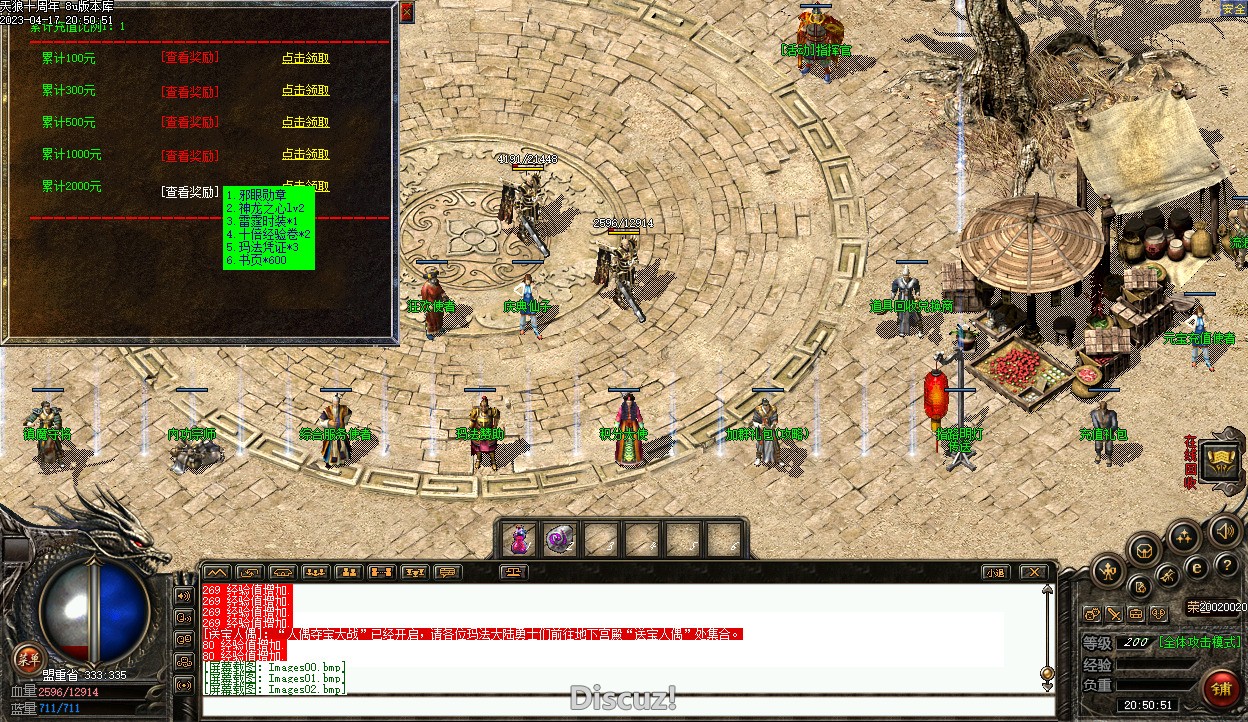This screenshot has height=722, width=1248.
Task: Open the round 菜单 menu button
Action: coord(28,658)
